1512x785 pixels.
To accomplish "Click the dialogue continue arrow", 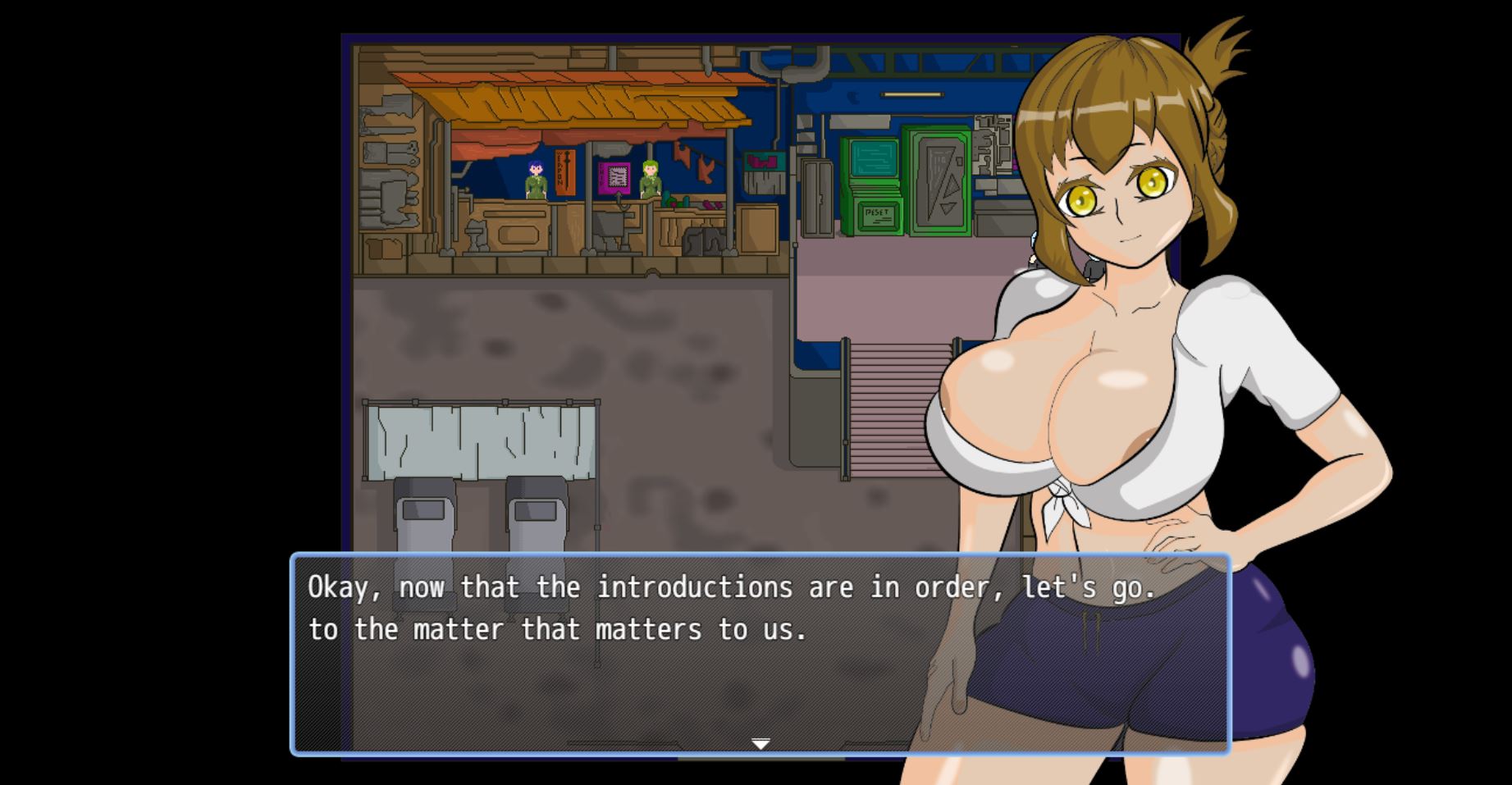I will pos(761,743).
